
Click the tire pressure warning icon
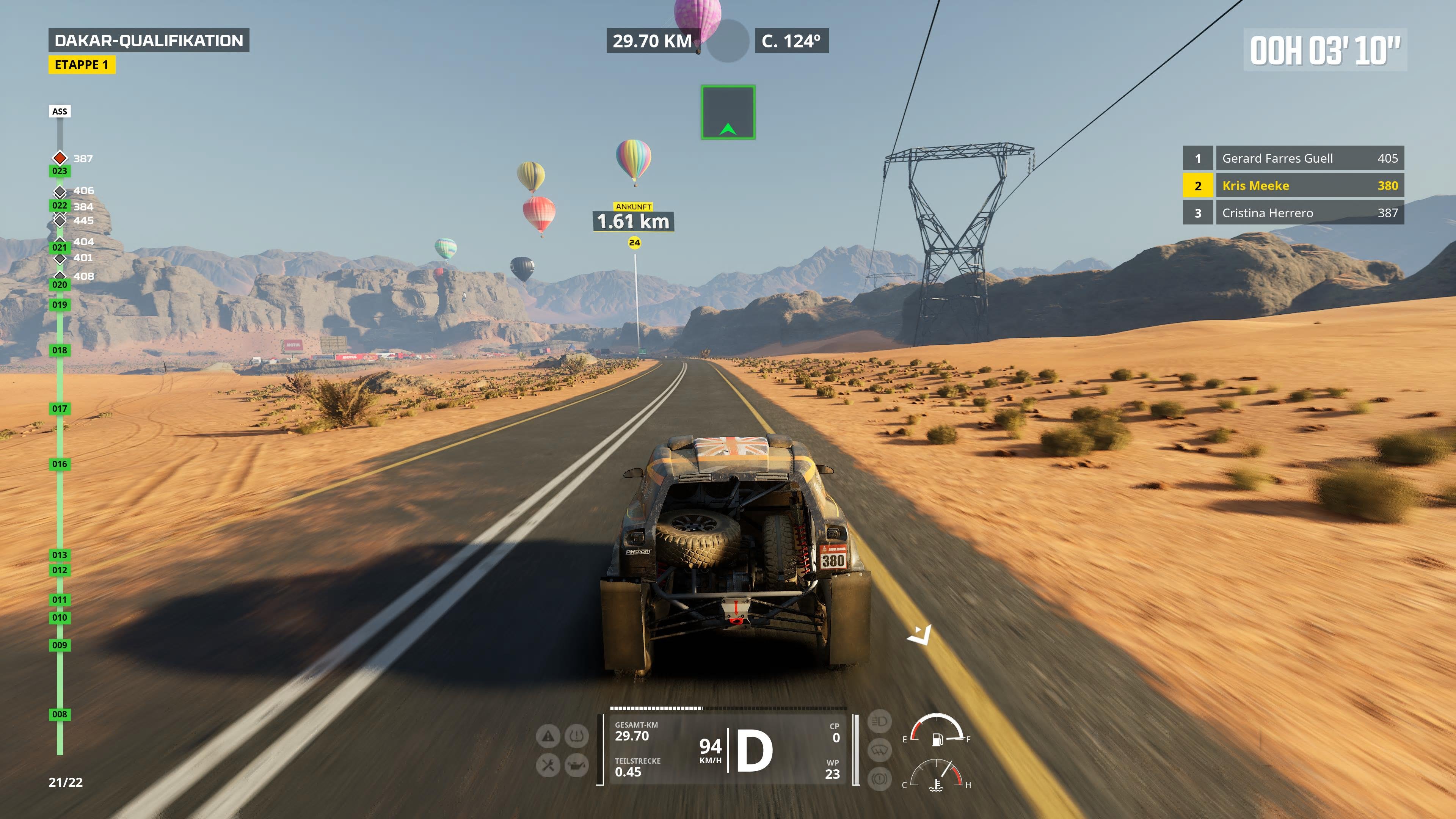click(577, 735)
